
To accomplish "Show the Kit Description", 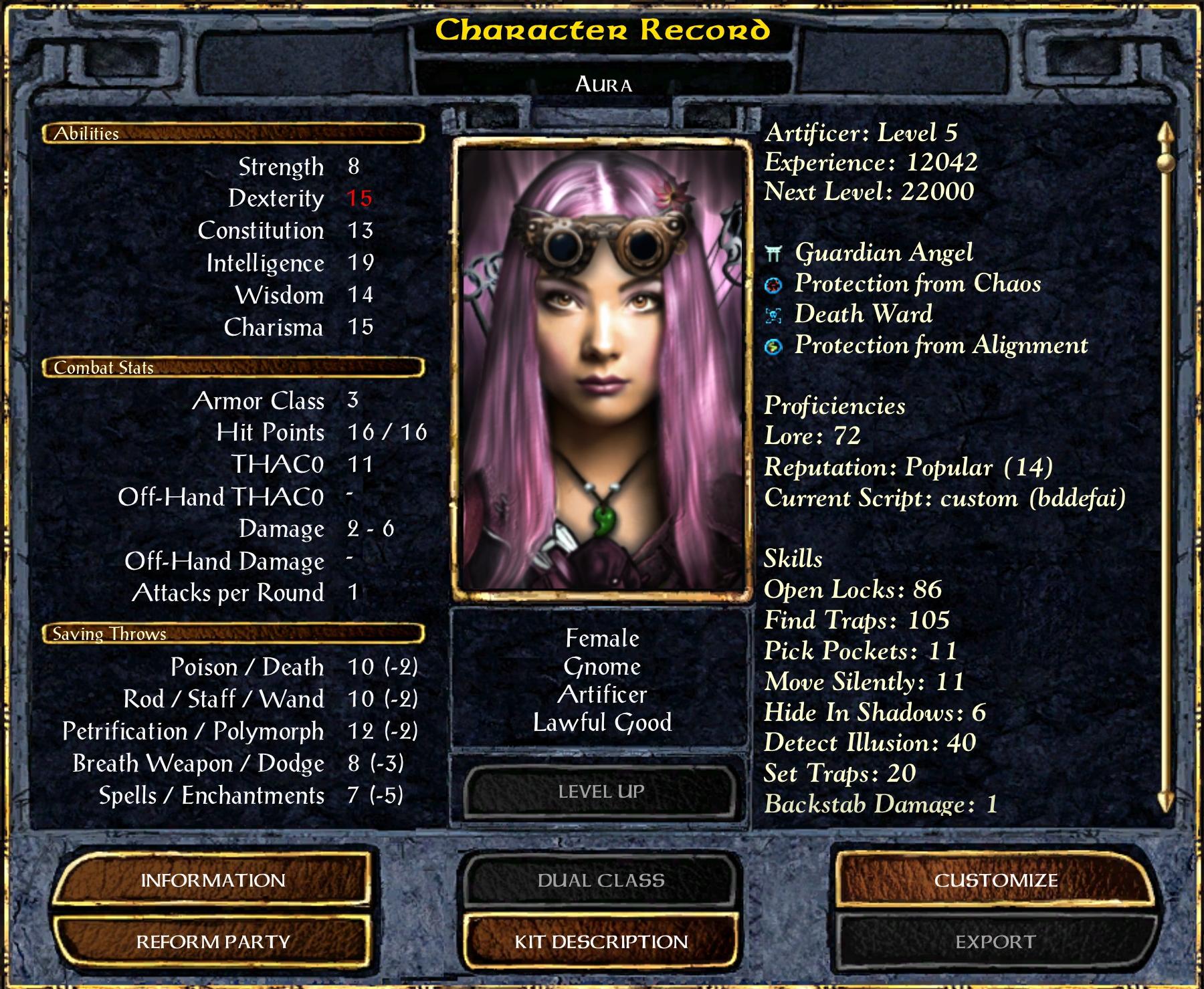I will coord(601,942).
